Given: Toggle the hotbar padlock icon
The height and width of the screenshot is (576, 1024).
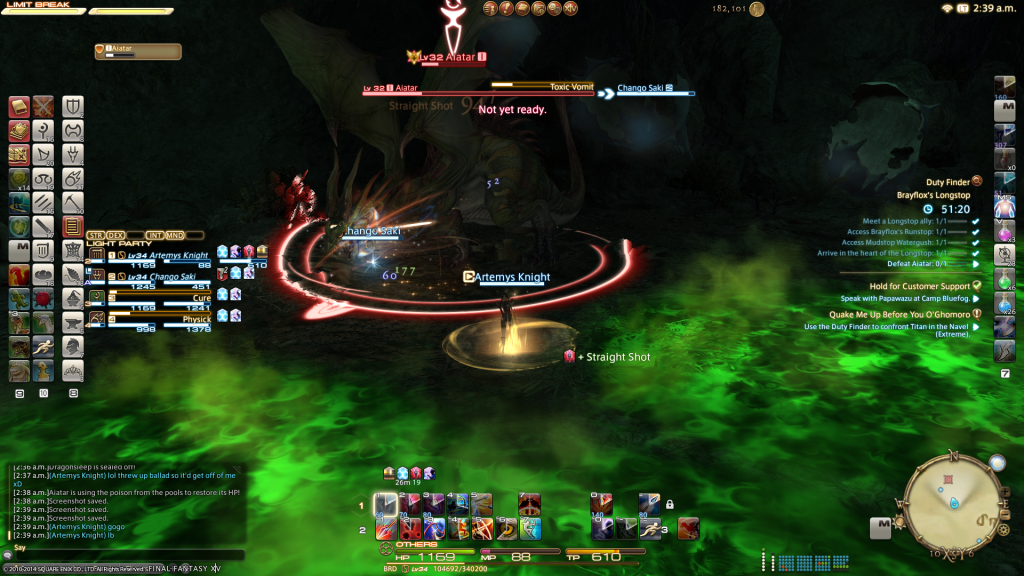Looking at the screenshot, I should 669,505.
